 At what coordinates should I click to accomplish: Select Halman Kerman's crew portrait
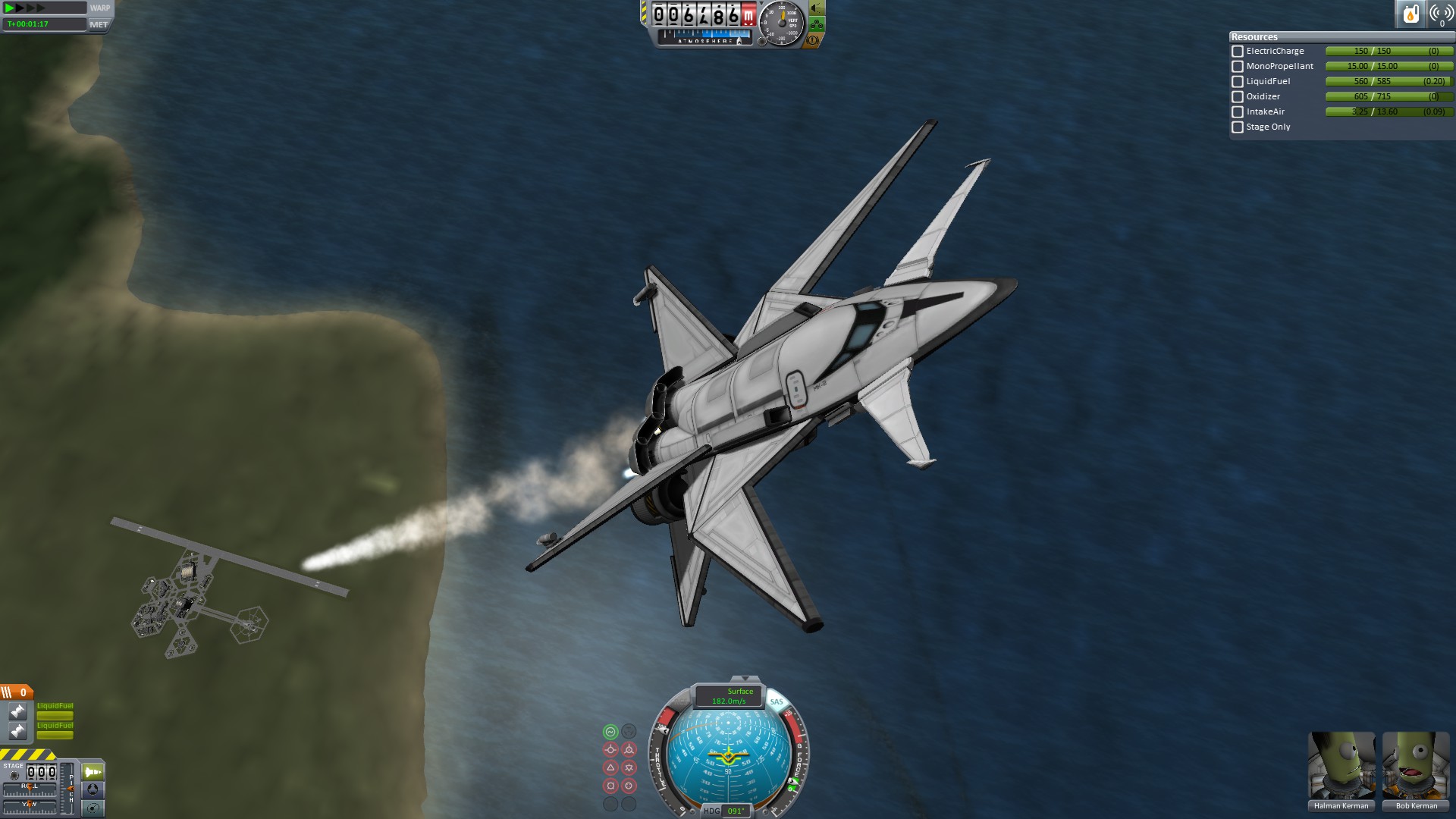coord(1341,766)
